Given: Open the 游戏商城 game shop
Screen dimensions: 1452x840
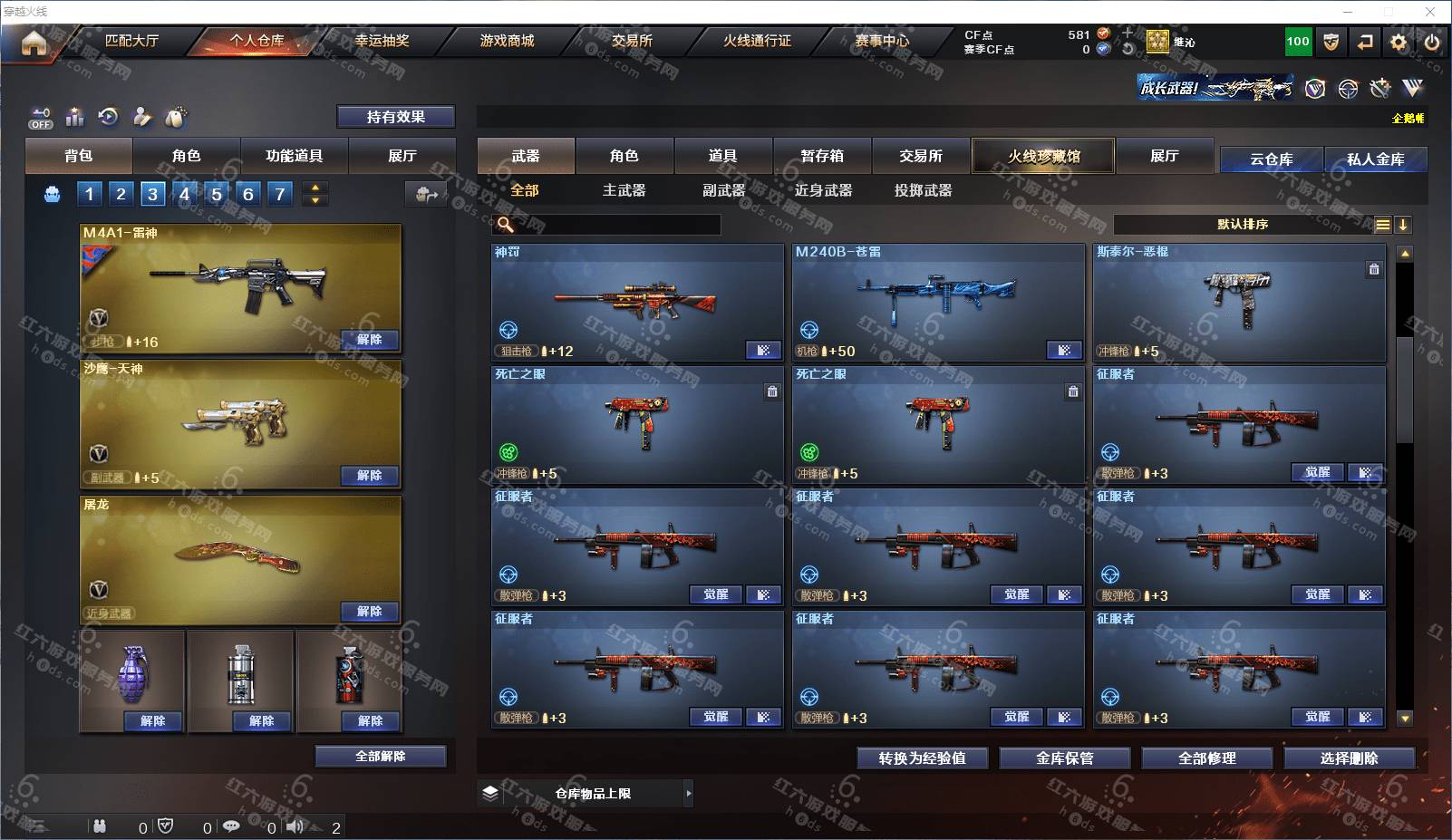Looking at the screenshot, I should [507, 41].
